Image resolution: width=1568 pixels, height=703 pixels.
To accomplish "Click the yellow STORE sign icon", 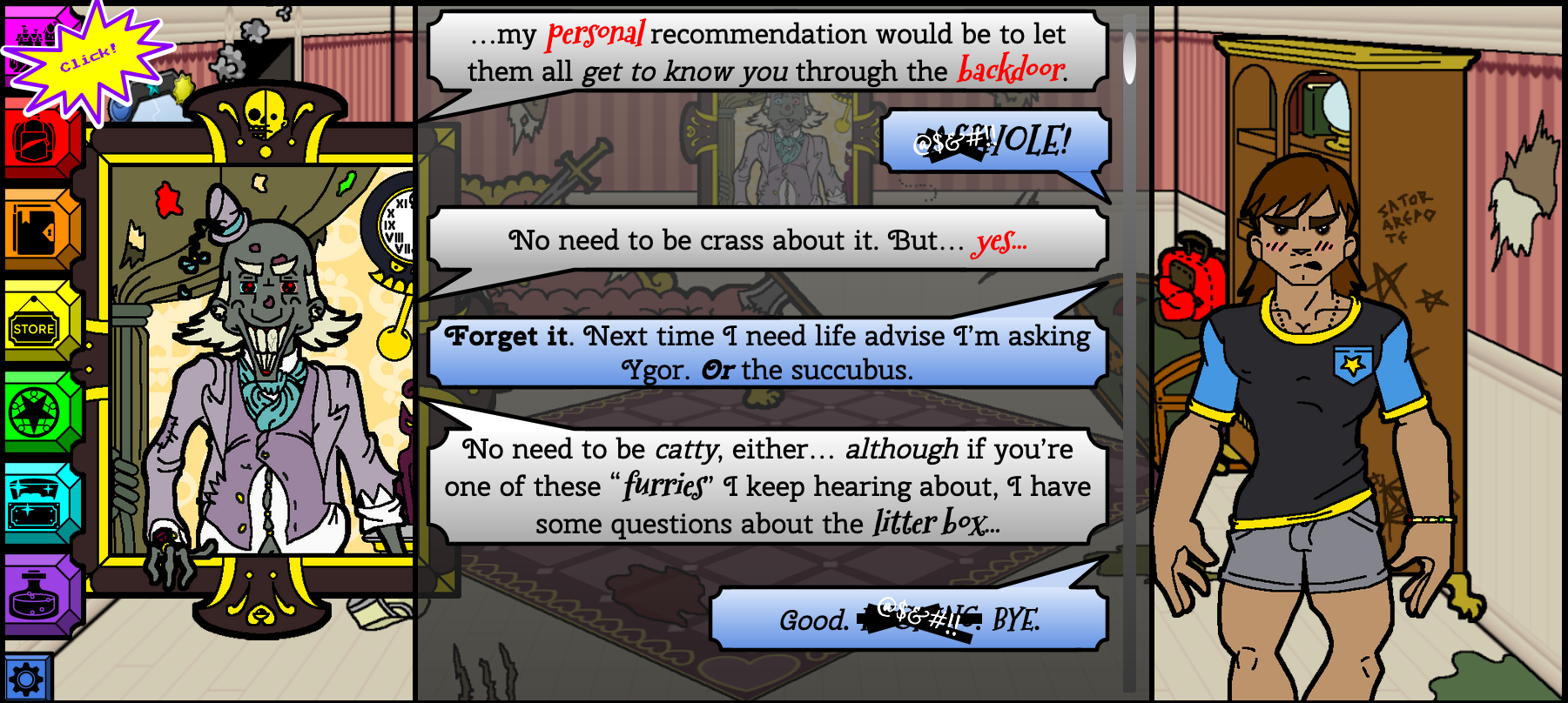I will click(x=35, y=328).
